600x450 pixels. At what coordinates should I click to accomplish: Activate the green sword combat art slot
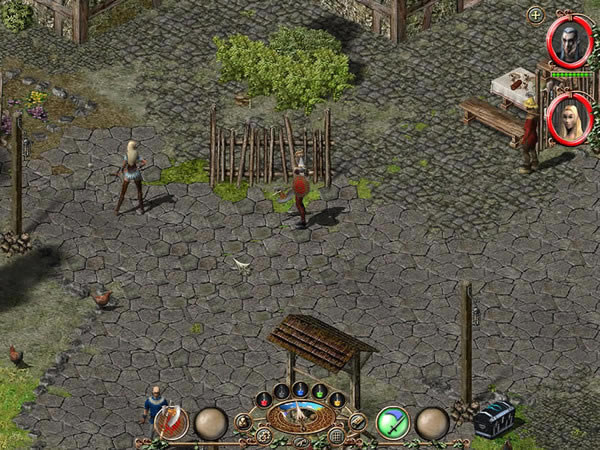tap(392, 422)
